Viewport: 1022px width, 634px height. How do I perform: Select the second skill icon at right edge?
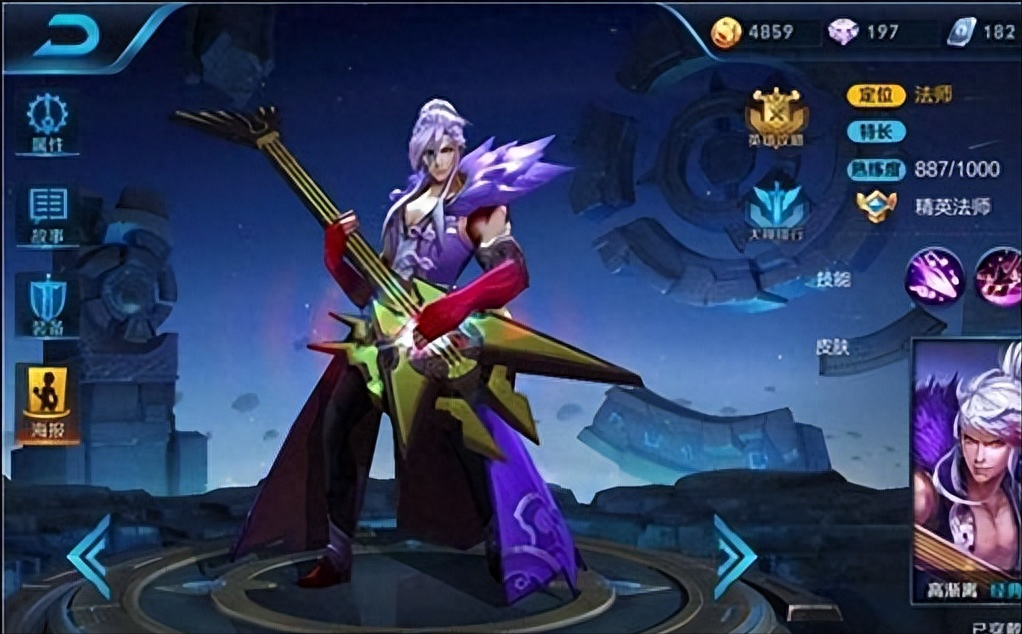tap(1000, 276)
